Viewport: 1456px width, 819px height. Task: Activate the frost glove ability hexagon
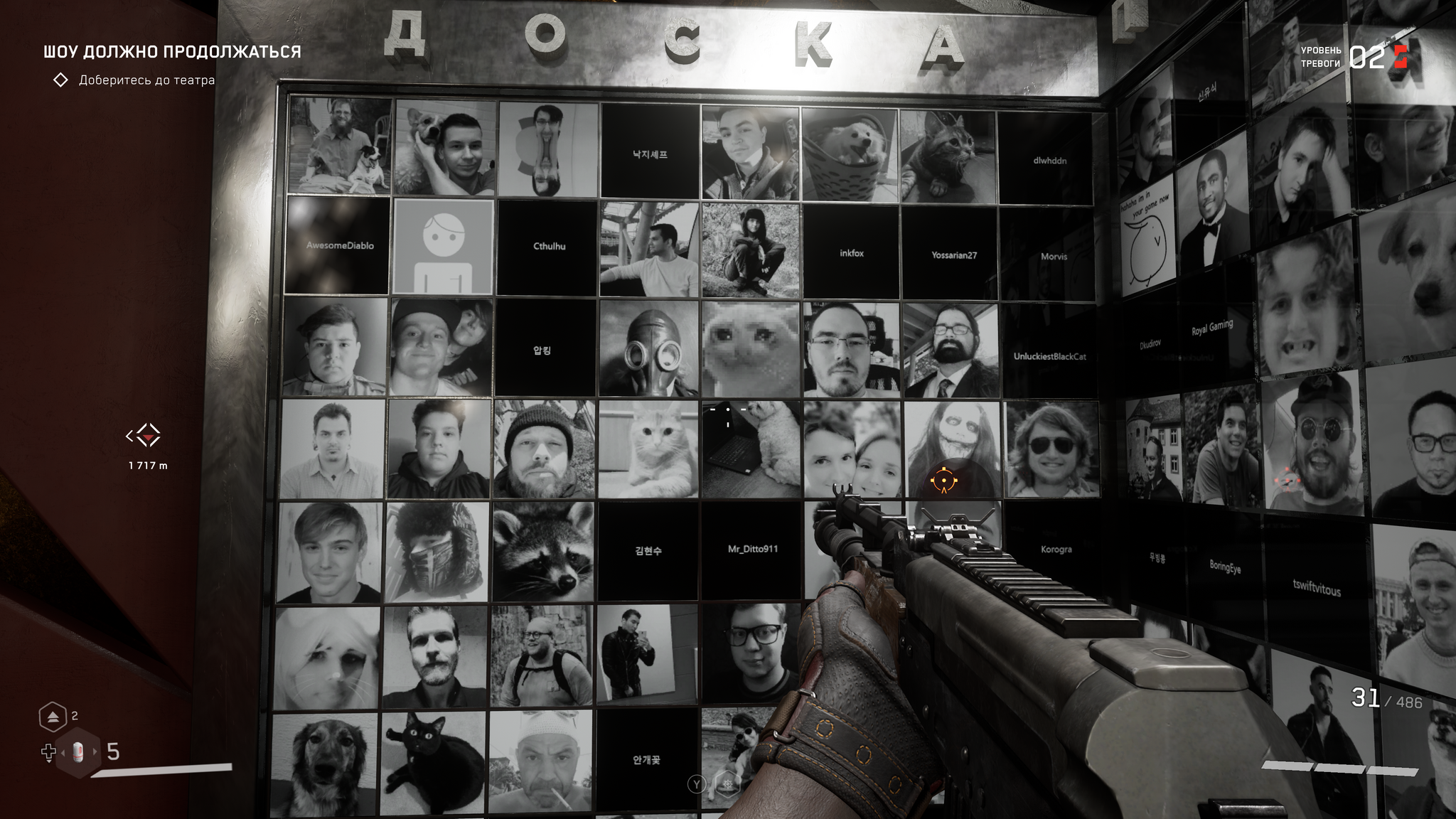tap(727, 784)
